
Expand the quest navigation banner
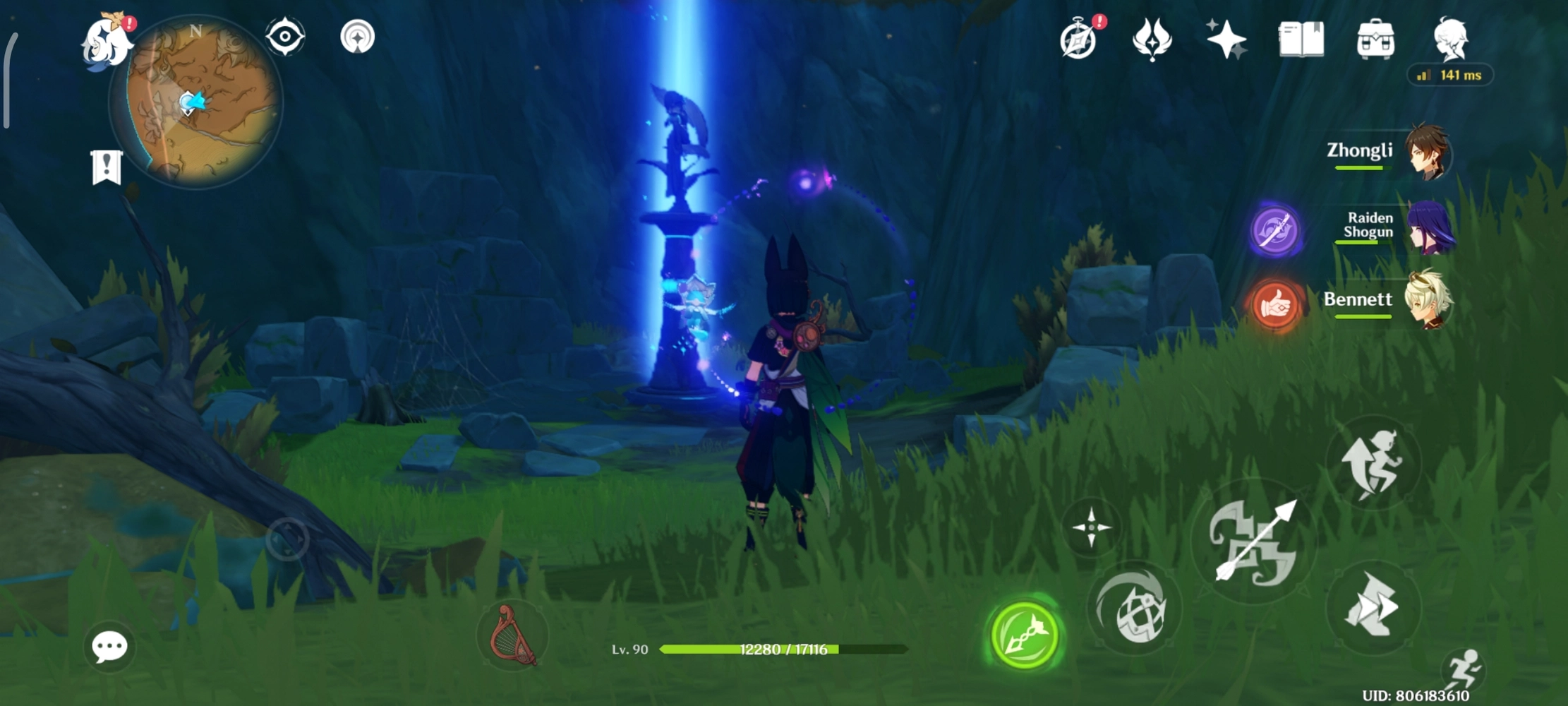point(106,167)
